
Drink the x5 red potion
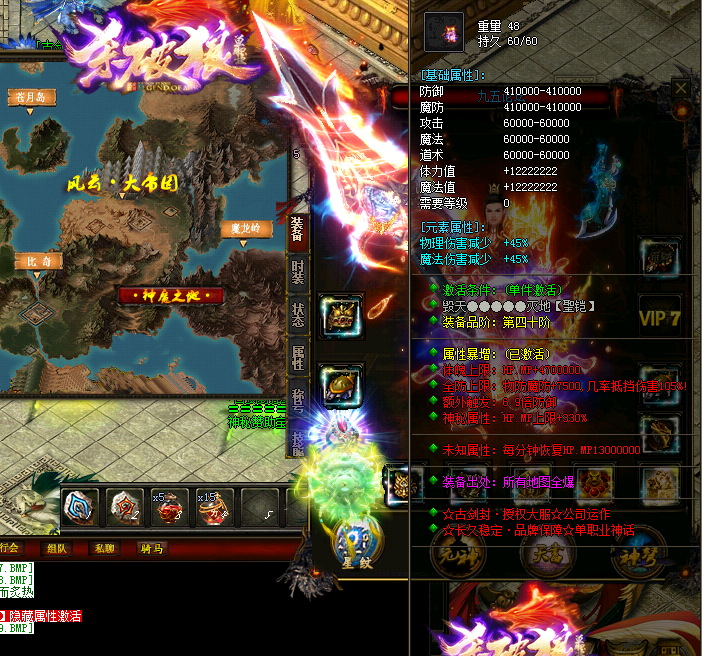pos(169,508)
